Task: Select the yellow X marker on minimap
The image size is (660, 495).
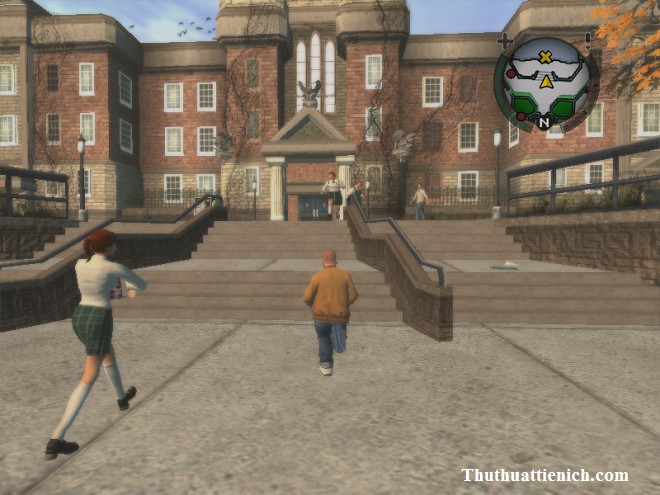Action: point(545,57)
